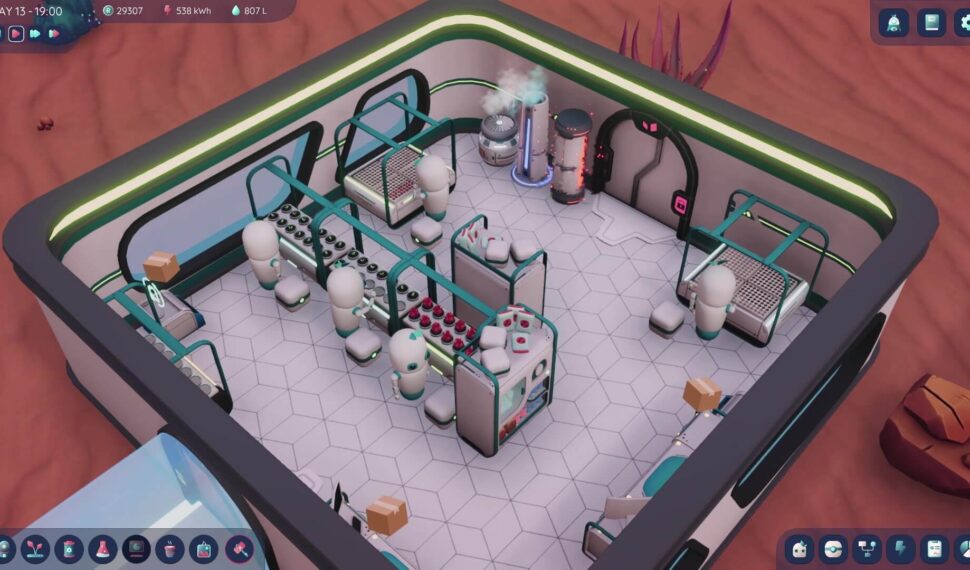Switch to double fast-forward speed

(35, 33)
